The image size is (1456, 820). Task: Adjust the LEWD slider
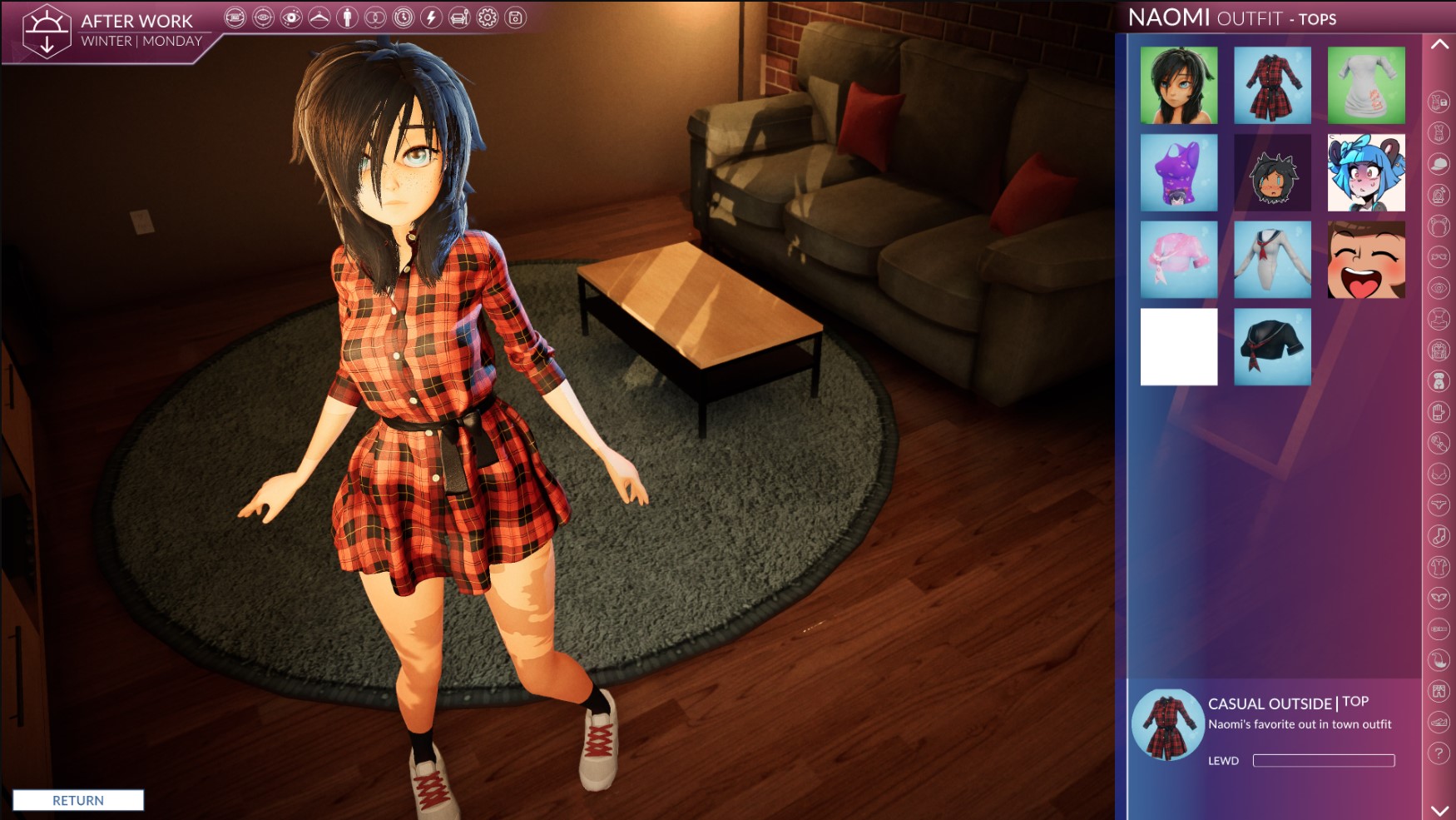[x=1323, y=760]
